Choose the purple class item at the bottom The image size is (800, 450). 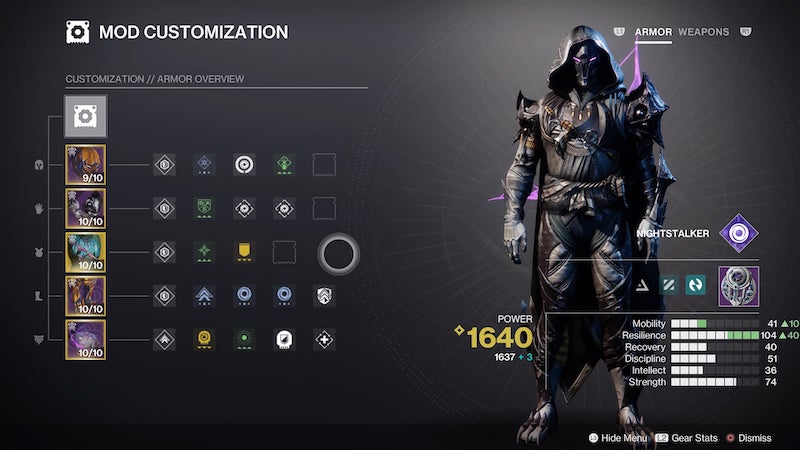pos(85,340)
